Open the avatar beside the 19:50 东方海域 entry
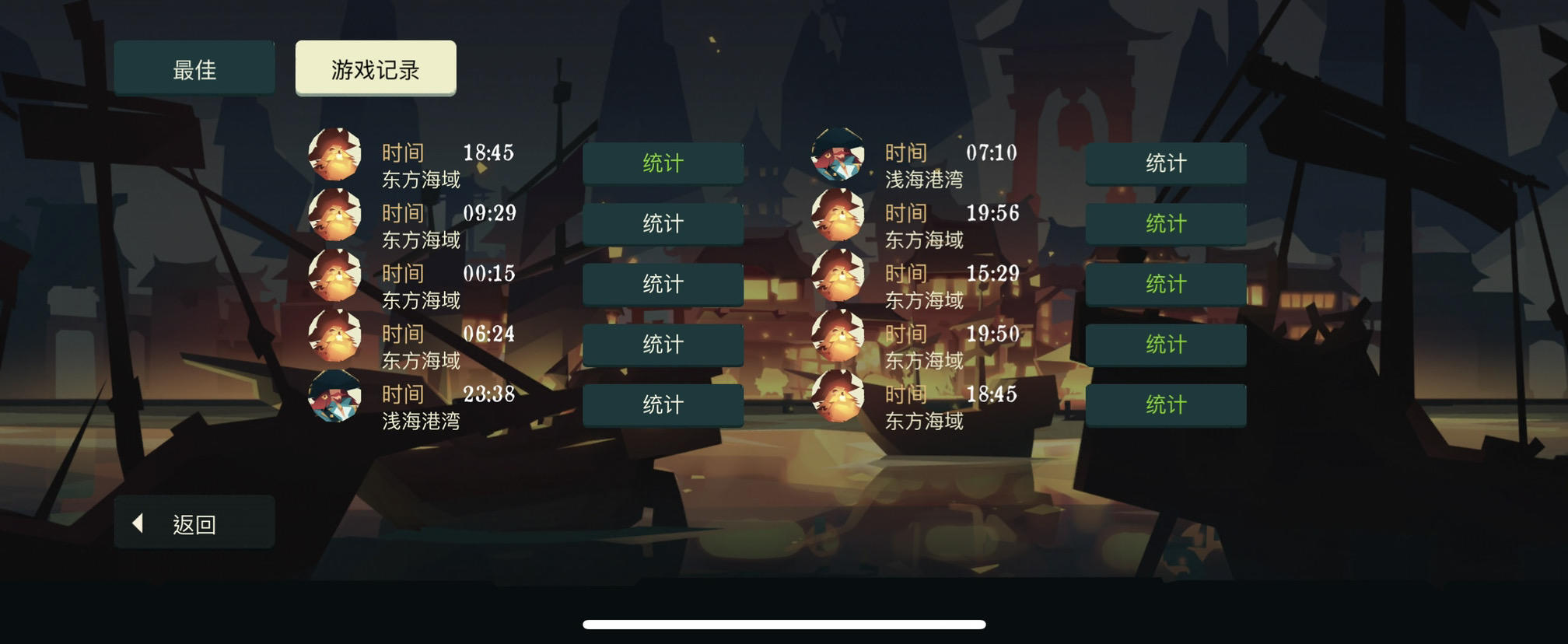The height and width of the screenshot is (644, 1568). (x=838, y=336)
